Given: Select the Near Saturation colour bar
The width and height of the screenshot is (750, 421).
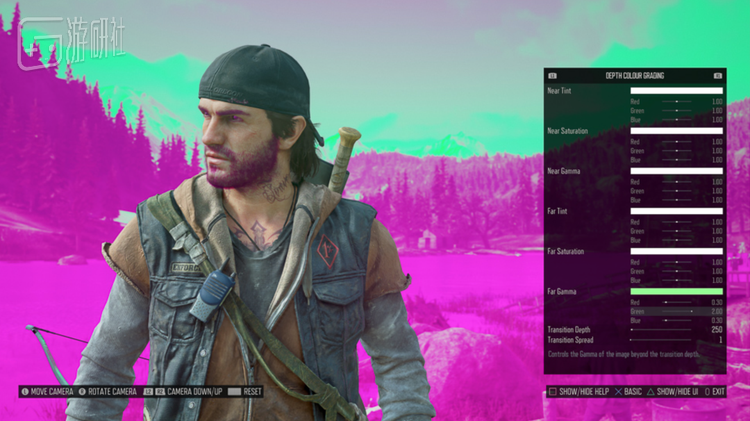Looking at the screenshot, I should tap(676, 131).
